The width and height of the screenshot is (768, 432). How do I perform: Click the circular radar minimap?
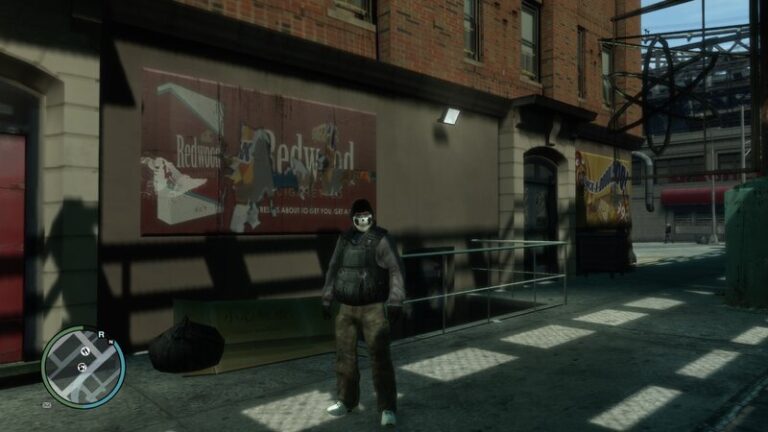pos(83,366)
